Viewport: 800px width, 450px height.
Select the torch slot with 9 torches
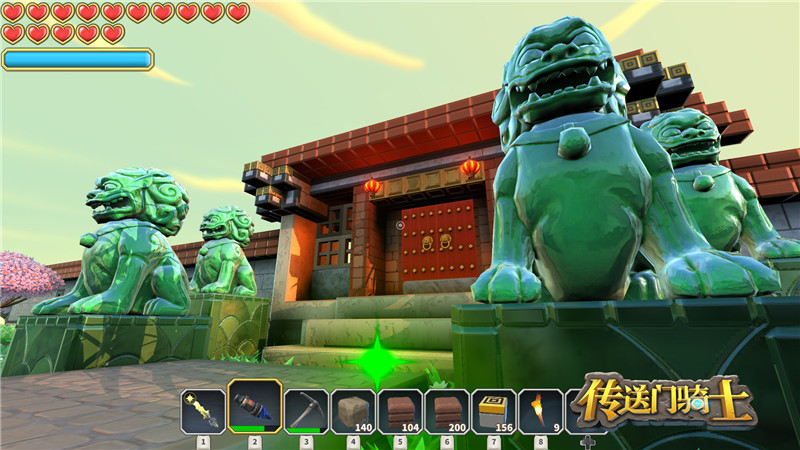(541, 411)
